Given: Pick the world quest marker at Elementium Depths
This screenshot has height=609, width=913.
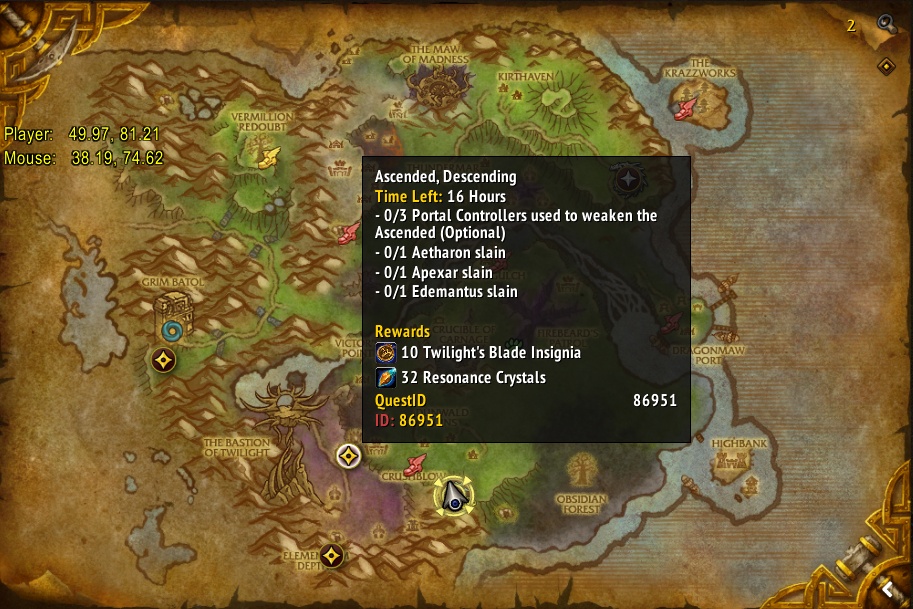Looking at the screenshot, I should (x=332, y=555).
